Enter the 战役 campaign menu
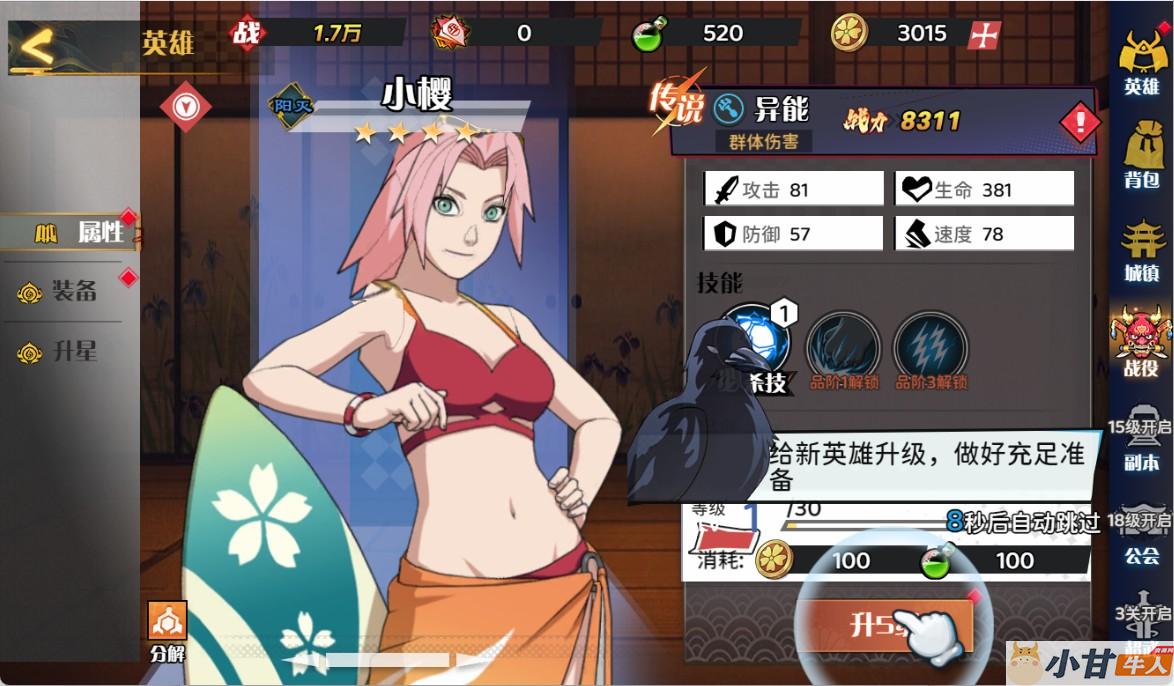The image size is (1174, 686). tap(1141, 343)
